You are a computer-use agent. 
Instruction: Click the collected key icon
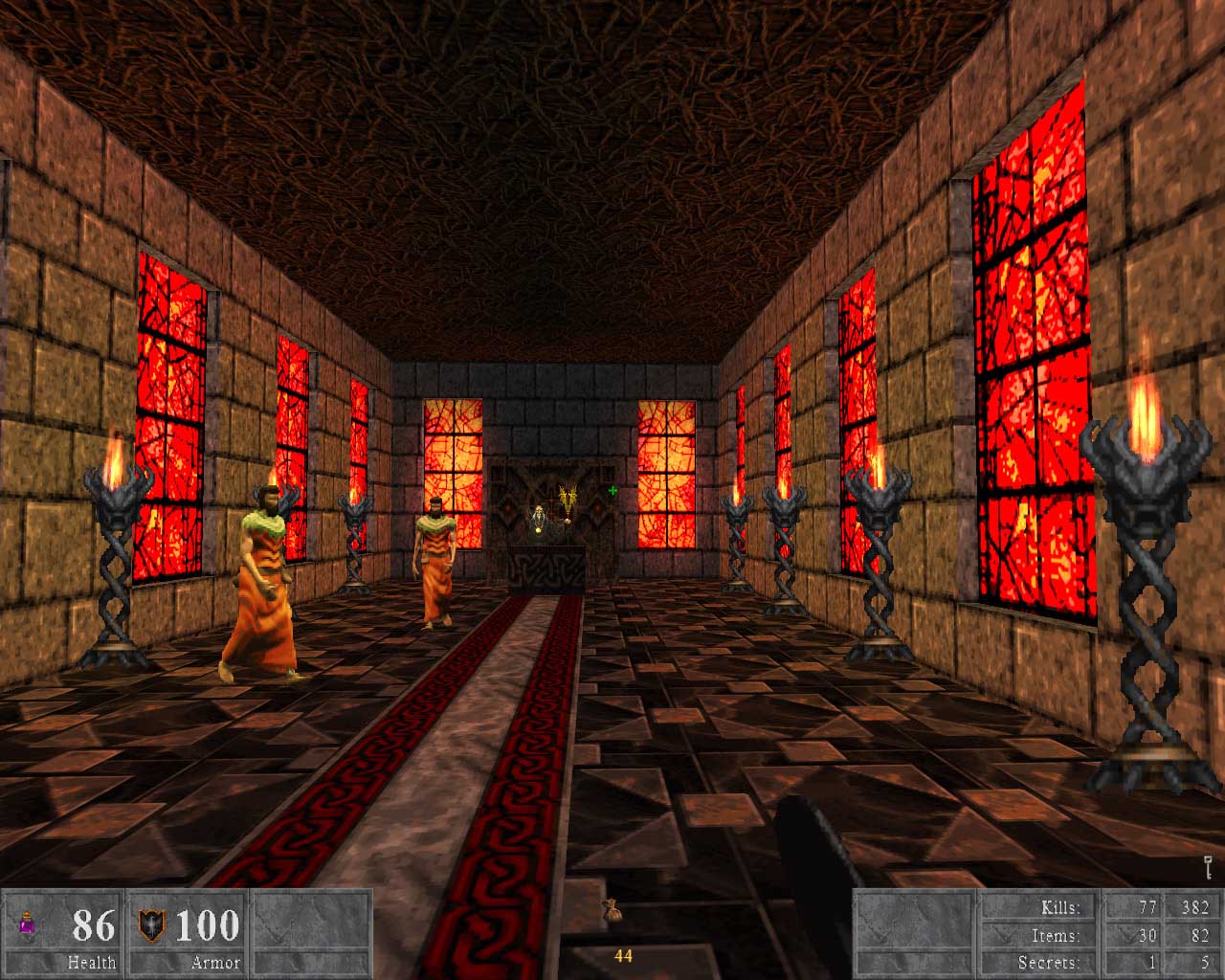(1207, 868)
